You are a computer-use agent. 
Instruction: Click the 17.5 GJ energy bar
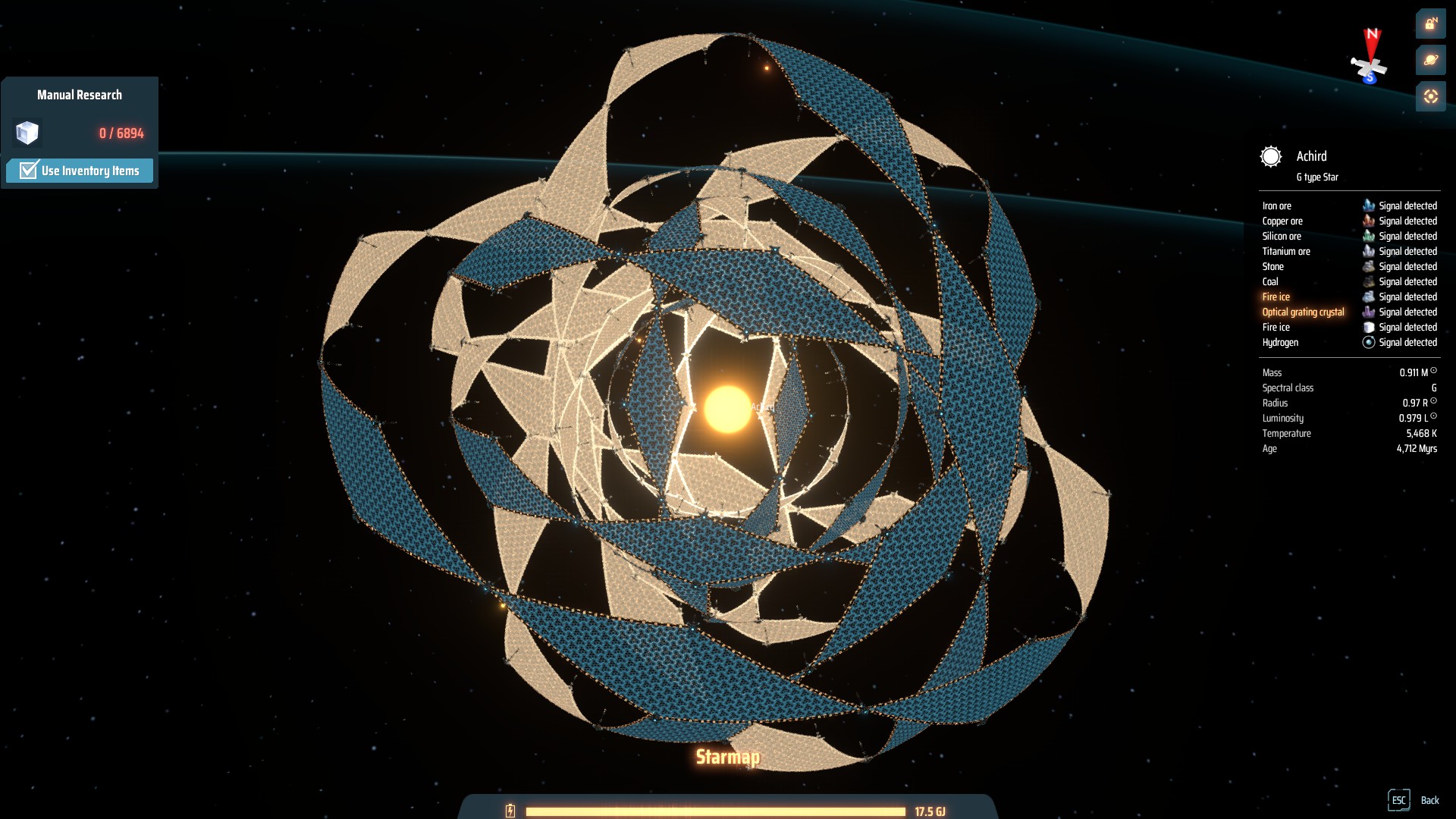(717, 810)
